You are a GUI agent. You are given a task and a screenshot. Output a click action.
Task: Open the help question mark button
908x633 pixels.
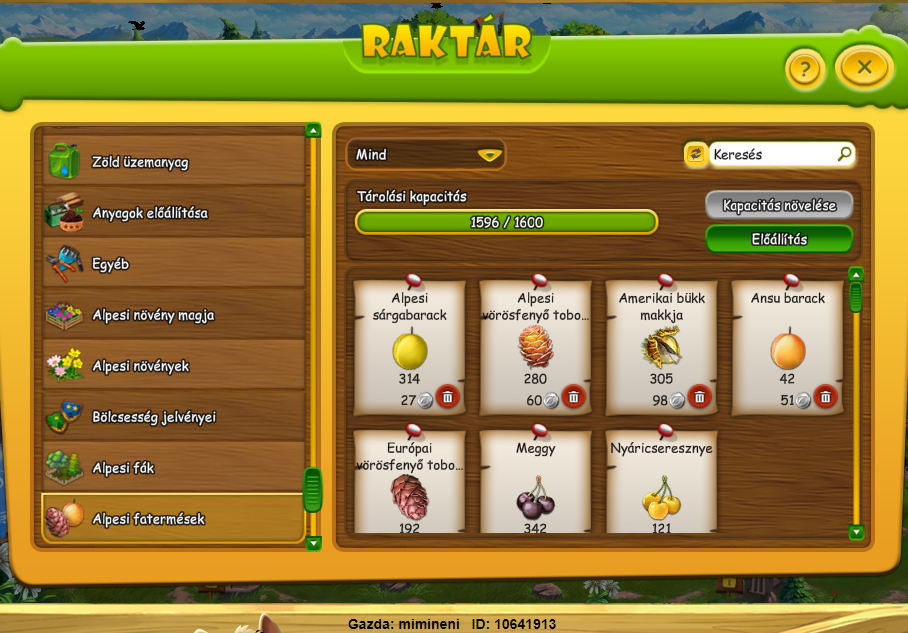(805, 70)
